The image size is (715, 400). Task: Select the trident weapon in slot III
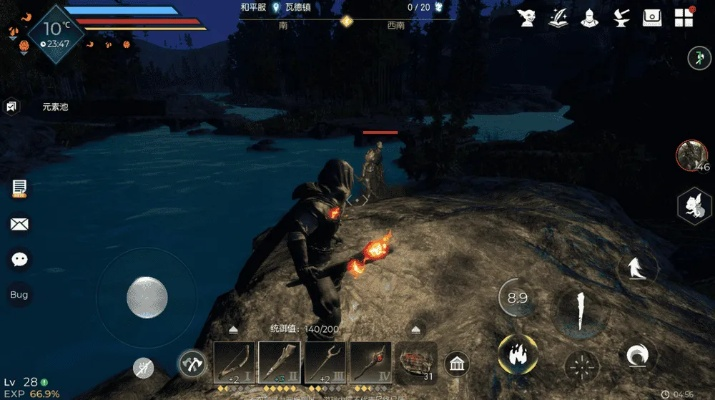[325, 362]
